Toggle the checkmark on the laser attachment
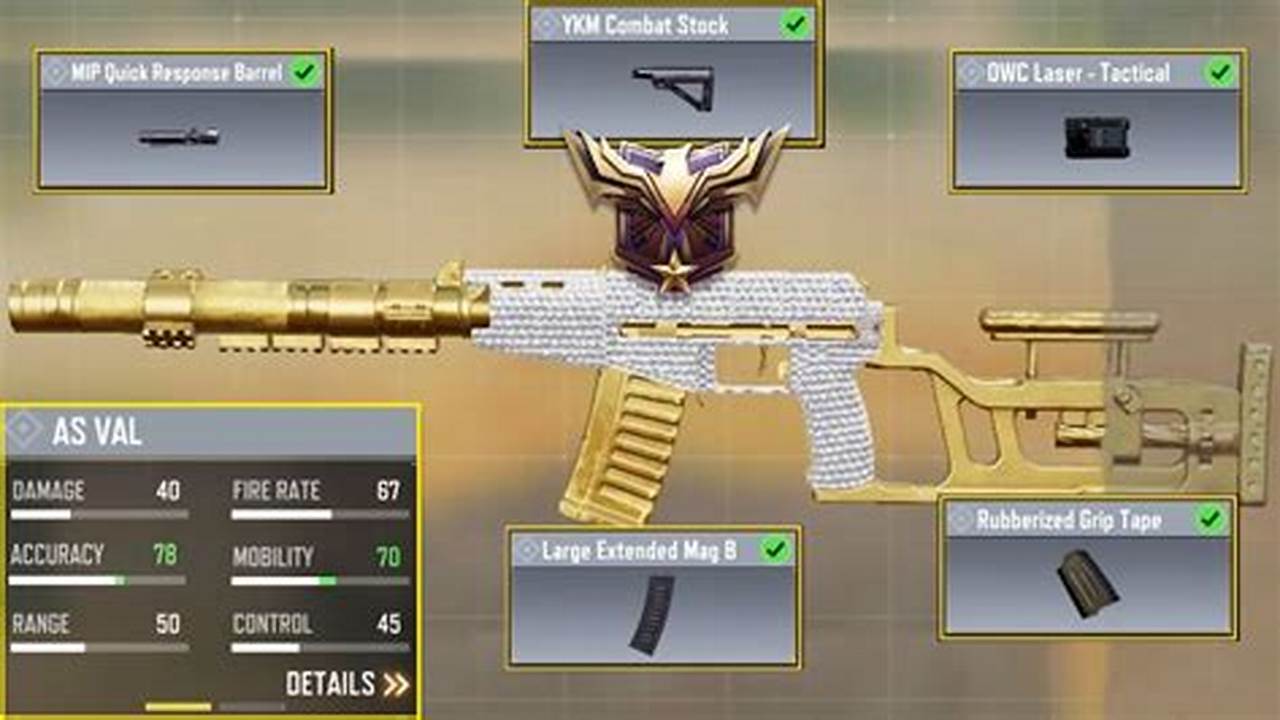The image size is (1280, 720). click(1219, 71)
